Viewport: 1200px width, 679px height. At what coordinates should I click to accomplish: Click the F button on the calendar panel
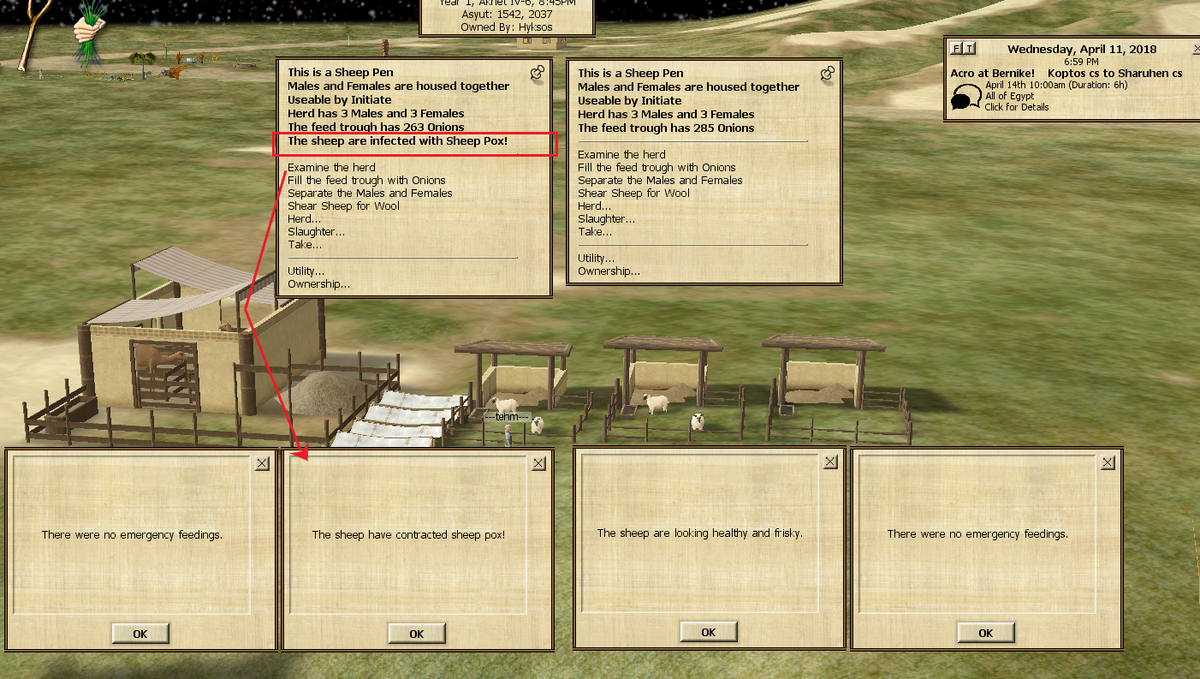(956, 48)
